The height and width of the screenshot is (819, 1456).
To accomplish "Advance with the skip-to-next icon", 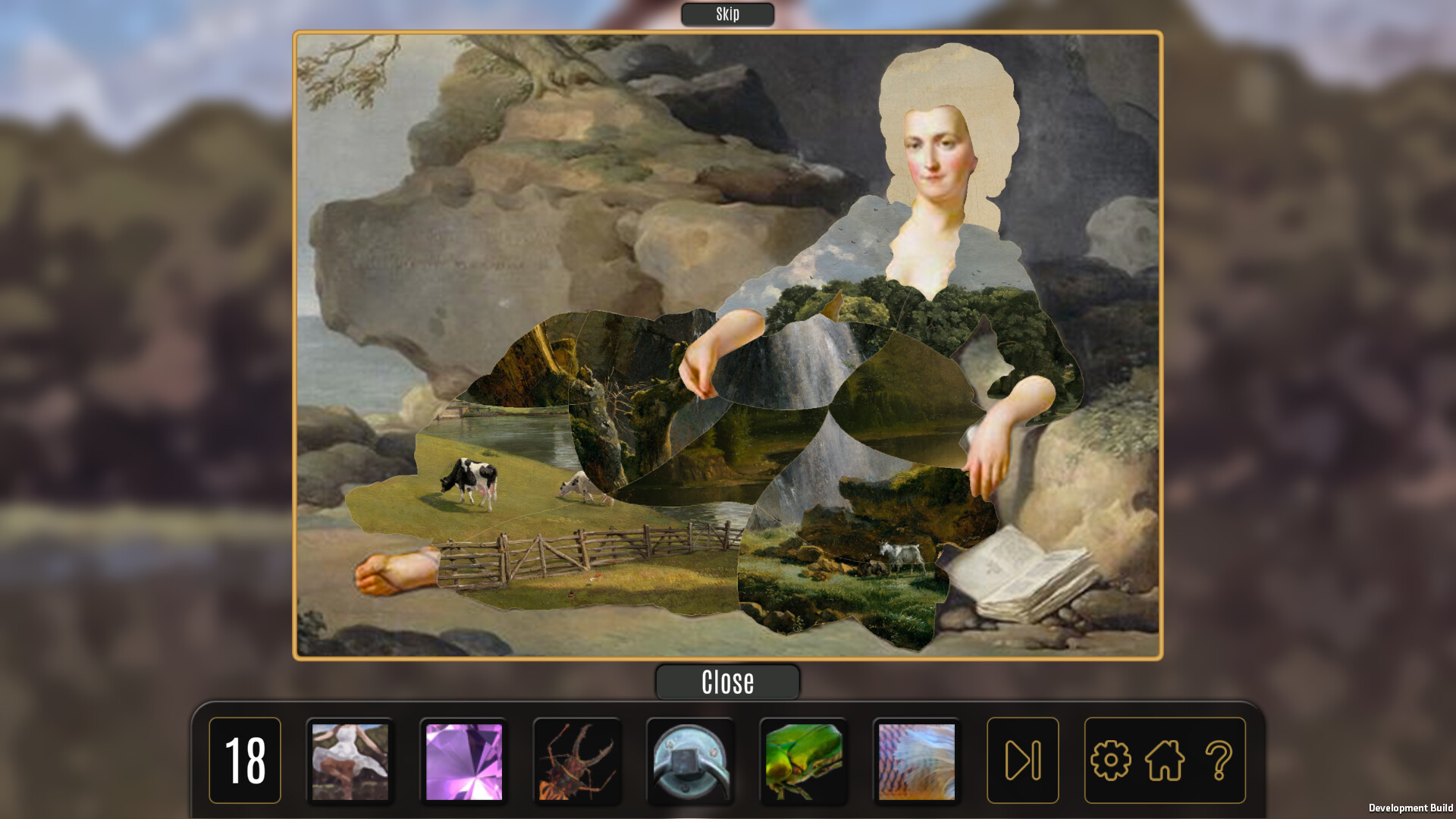I will pyautogui.click(x=1023, y=759).
